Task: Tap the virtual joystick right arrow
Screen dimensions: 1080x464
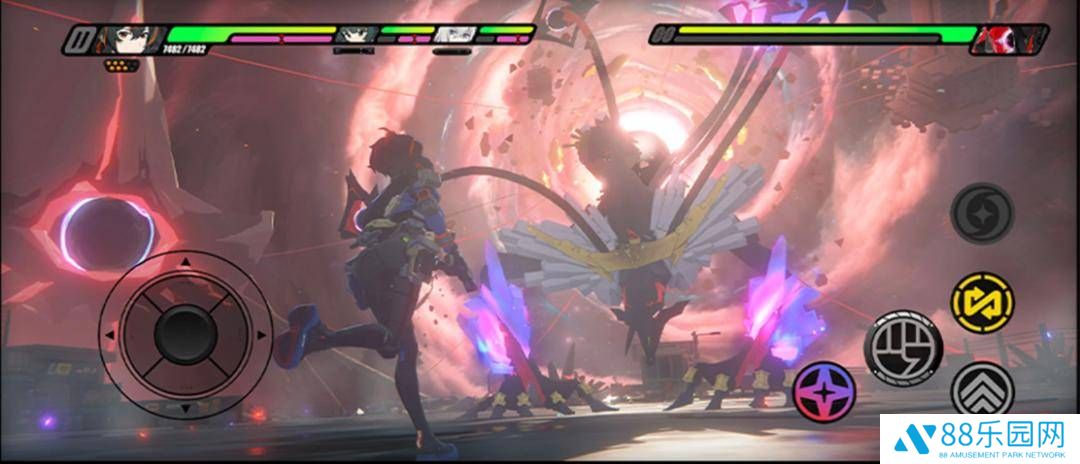Action: (260, 335)
